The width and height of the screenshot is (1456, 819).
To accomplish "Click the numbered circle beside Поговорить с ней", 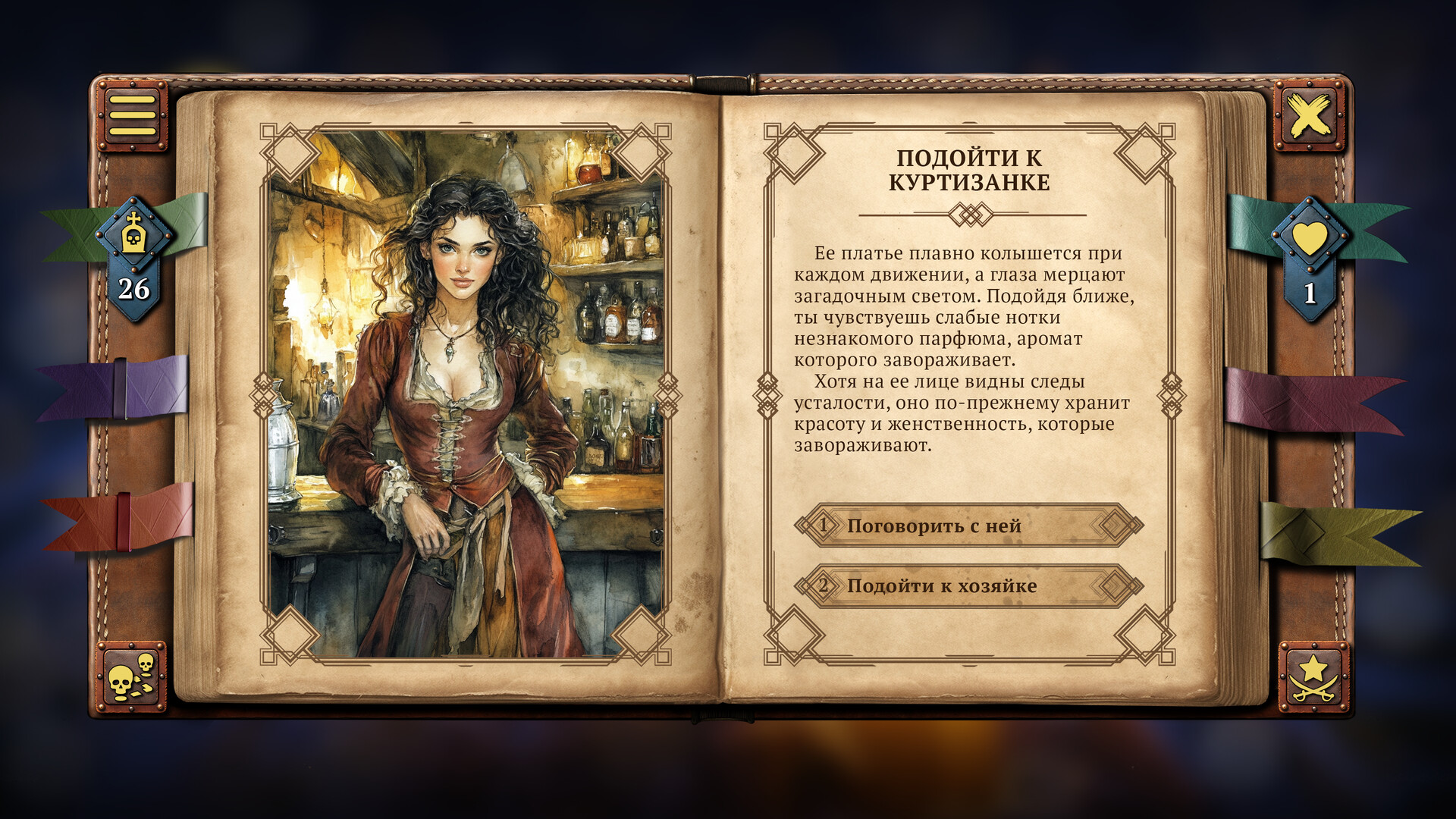I will coord(824,525).
